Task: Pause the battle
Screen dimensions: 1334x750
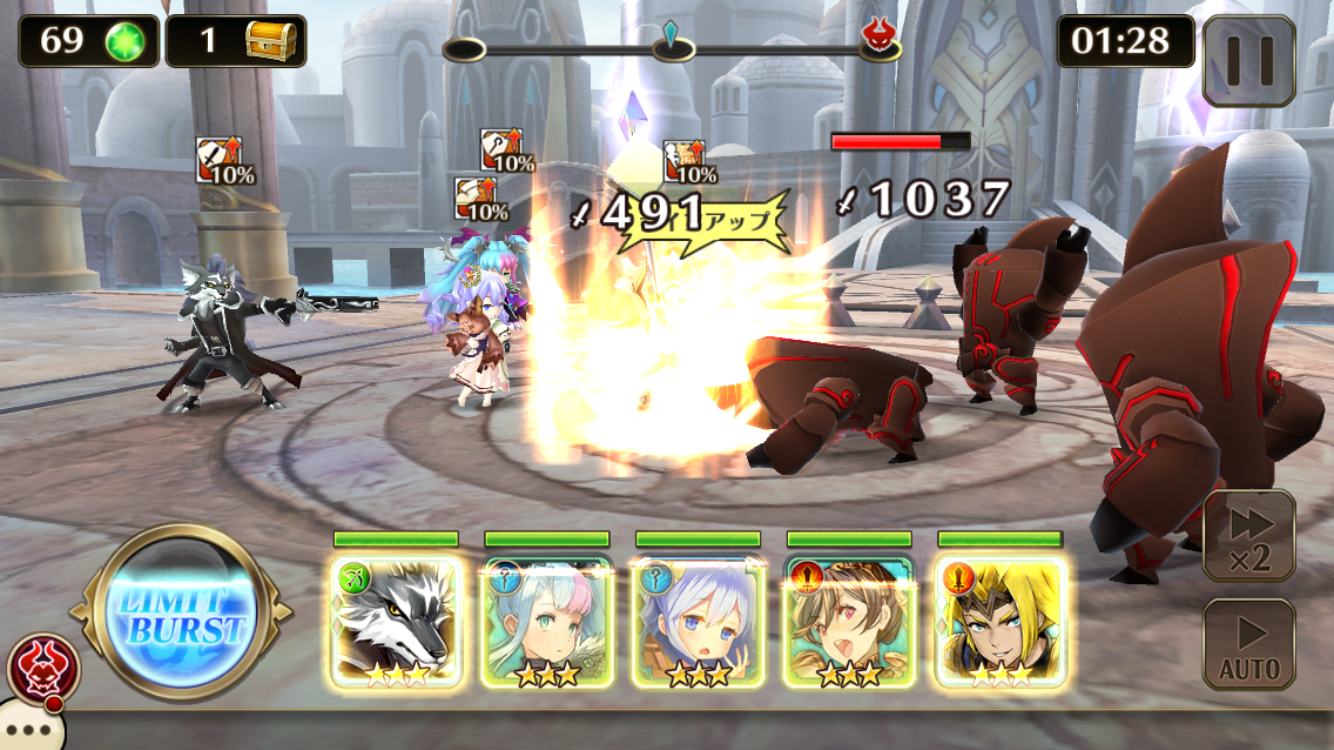Action: click(1249, 61)
